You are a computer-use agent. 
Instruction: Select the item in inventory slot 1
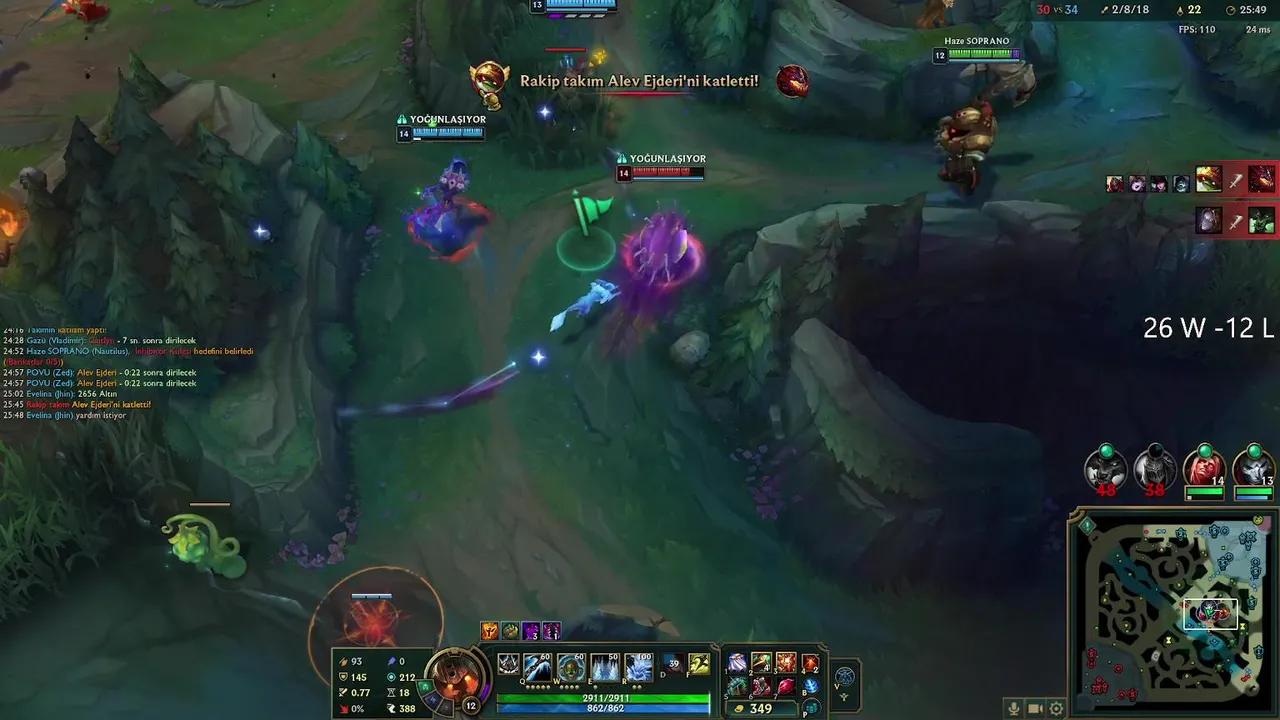tap(737, 663)
